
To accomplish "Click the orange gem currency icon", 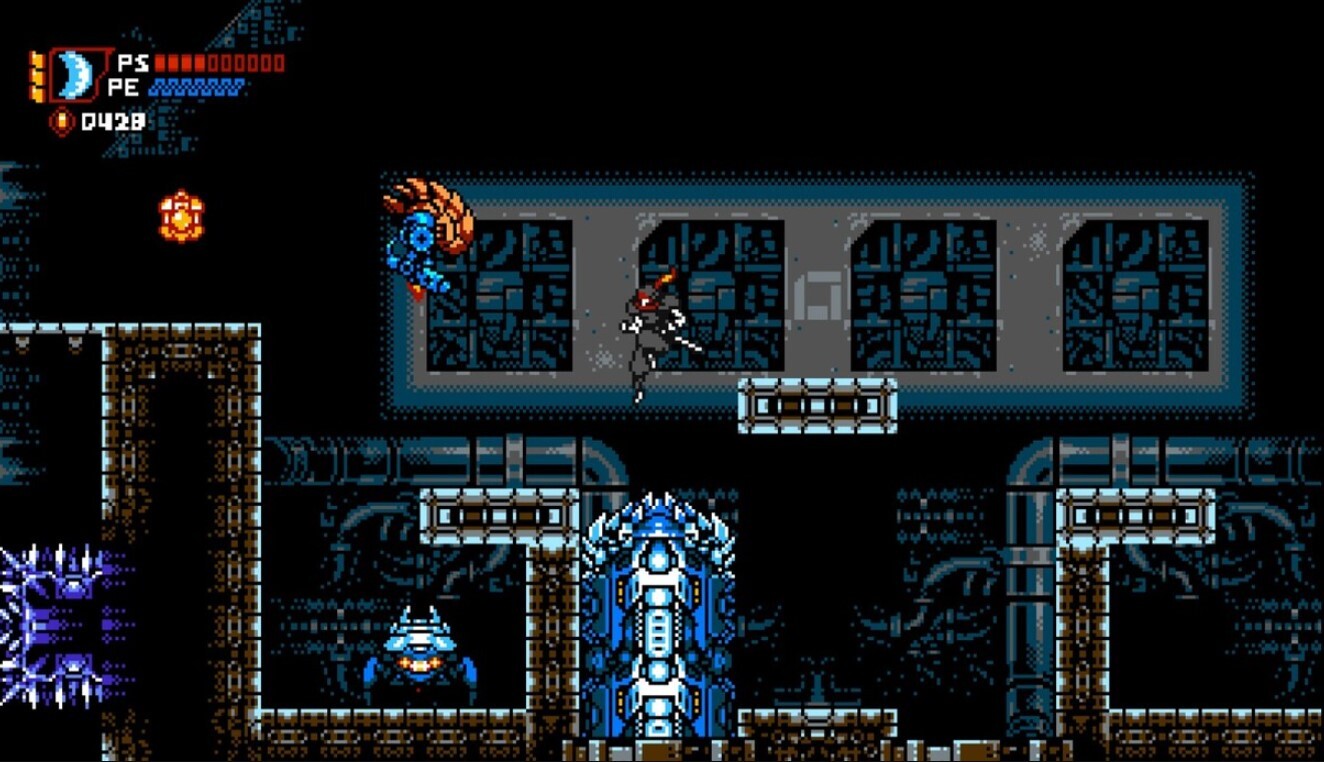I will pyautogui.click(x=63, y=121).
